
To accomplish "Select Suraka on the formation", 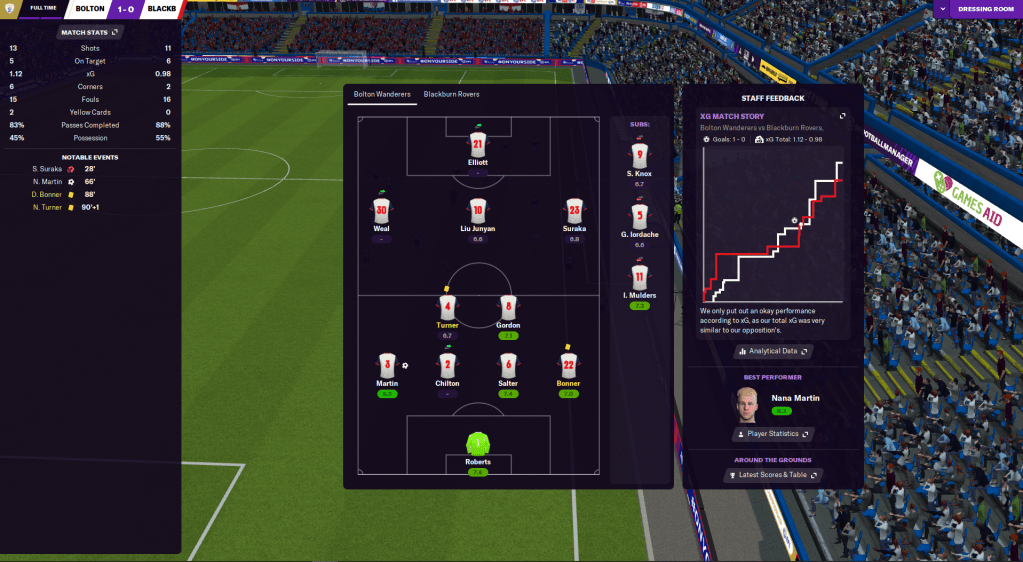I will tap(574, 211).
